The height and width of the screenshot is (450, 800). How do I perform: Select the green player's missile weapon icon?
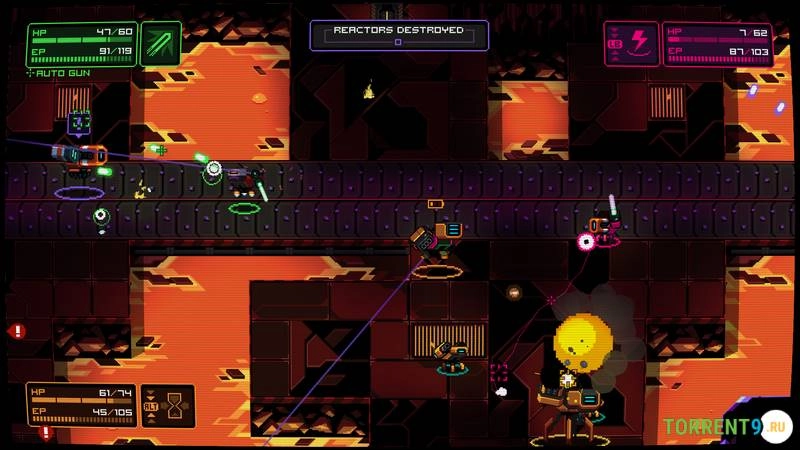tap(161, 44)
